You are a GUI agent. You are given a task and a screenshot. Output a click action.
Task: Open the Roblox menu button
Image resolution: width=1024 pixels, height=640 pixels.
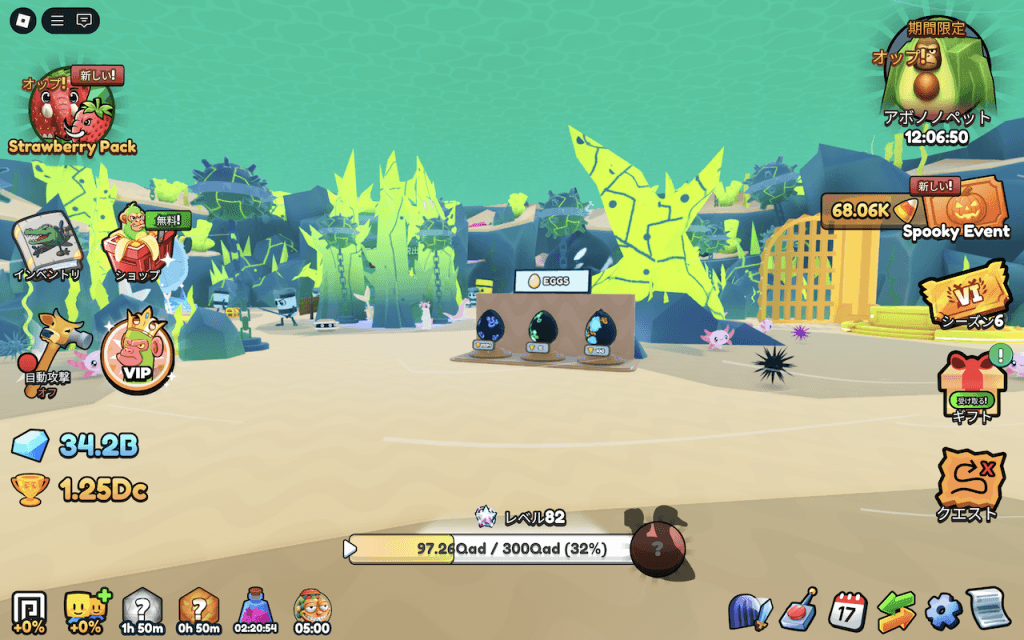22,20
